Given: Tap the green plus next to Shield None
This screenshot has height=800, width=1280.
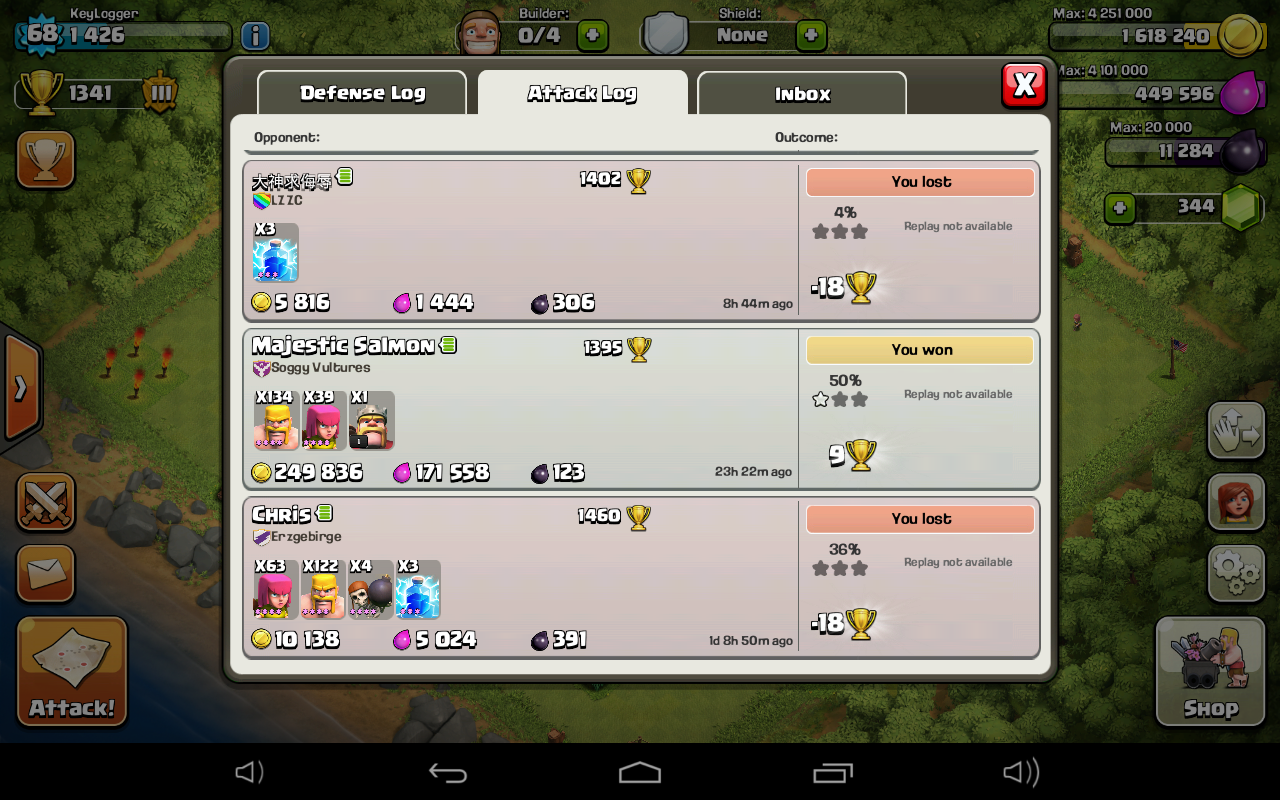Looking at the screenshot, I should (811, 36).
